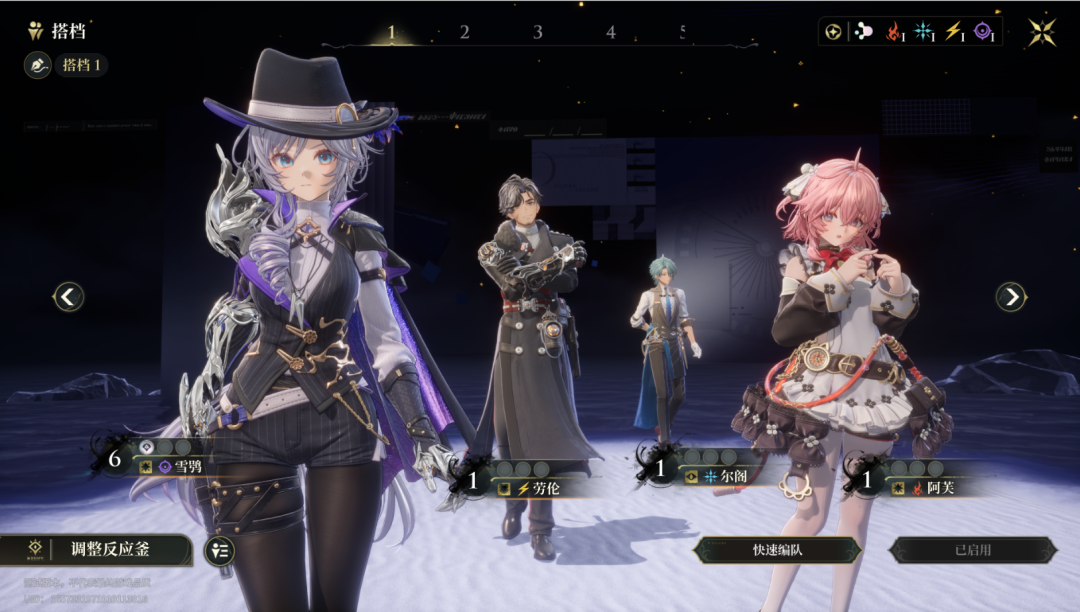Image resolution: width=1080 pixels, height=612 pixels.
Task: Select the 尔阁 character nameplate
Action: point(724,477)
